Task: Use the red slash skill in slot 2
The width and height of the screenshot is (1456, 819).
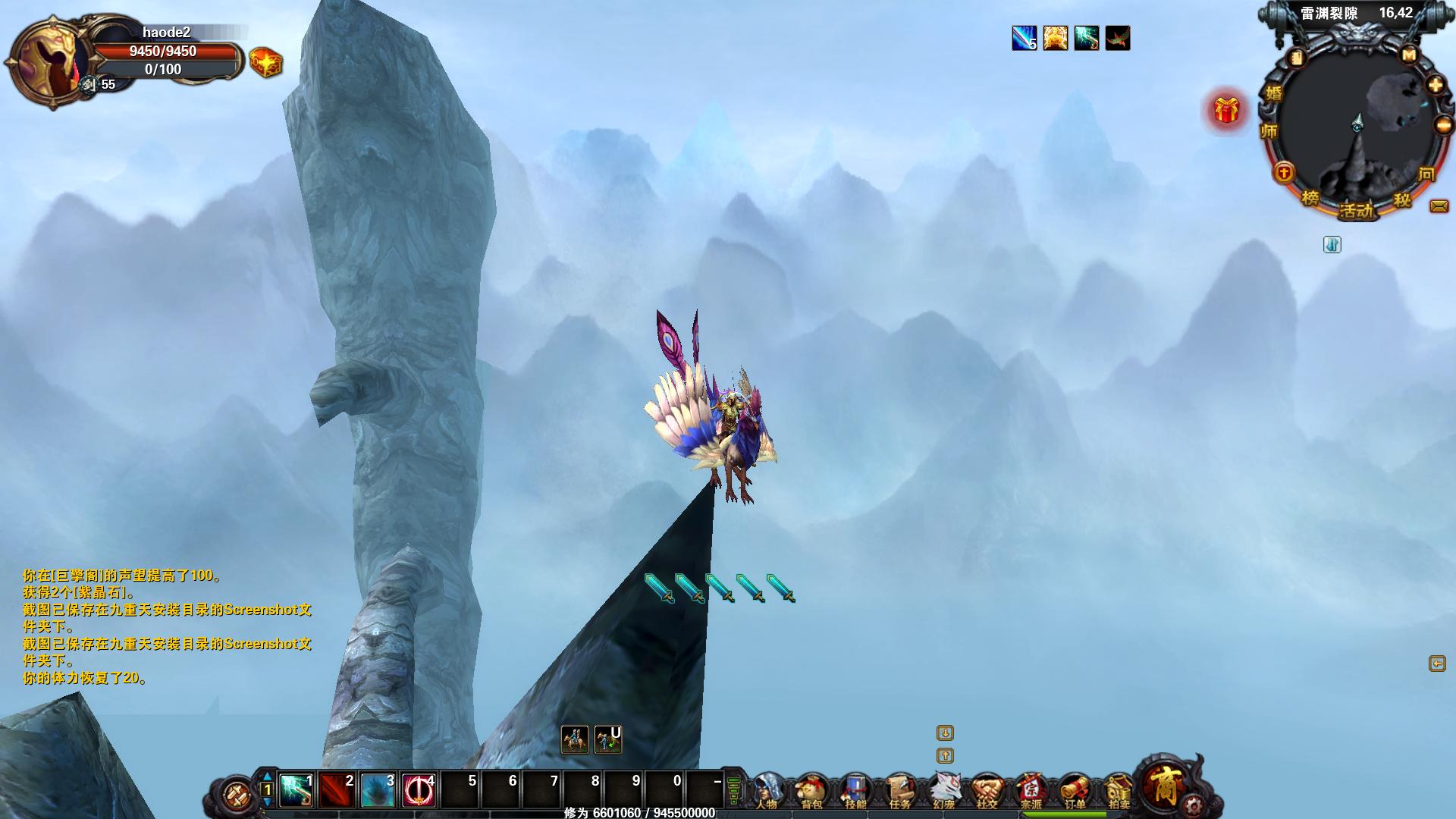Action: click(337, 790)
